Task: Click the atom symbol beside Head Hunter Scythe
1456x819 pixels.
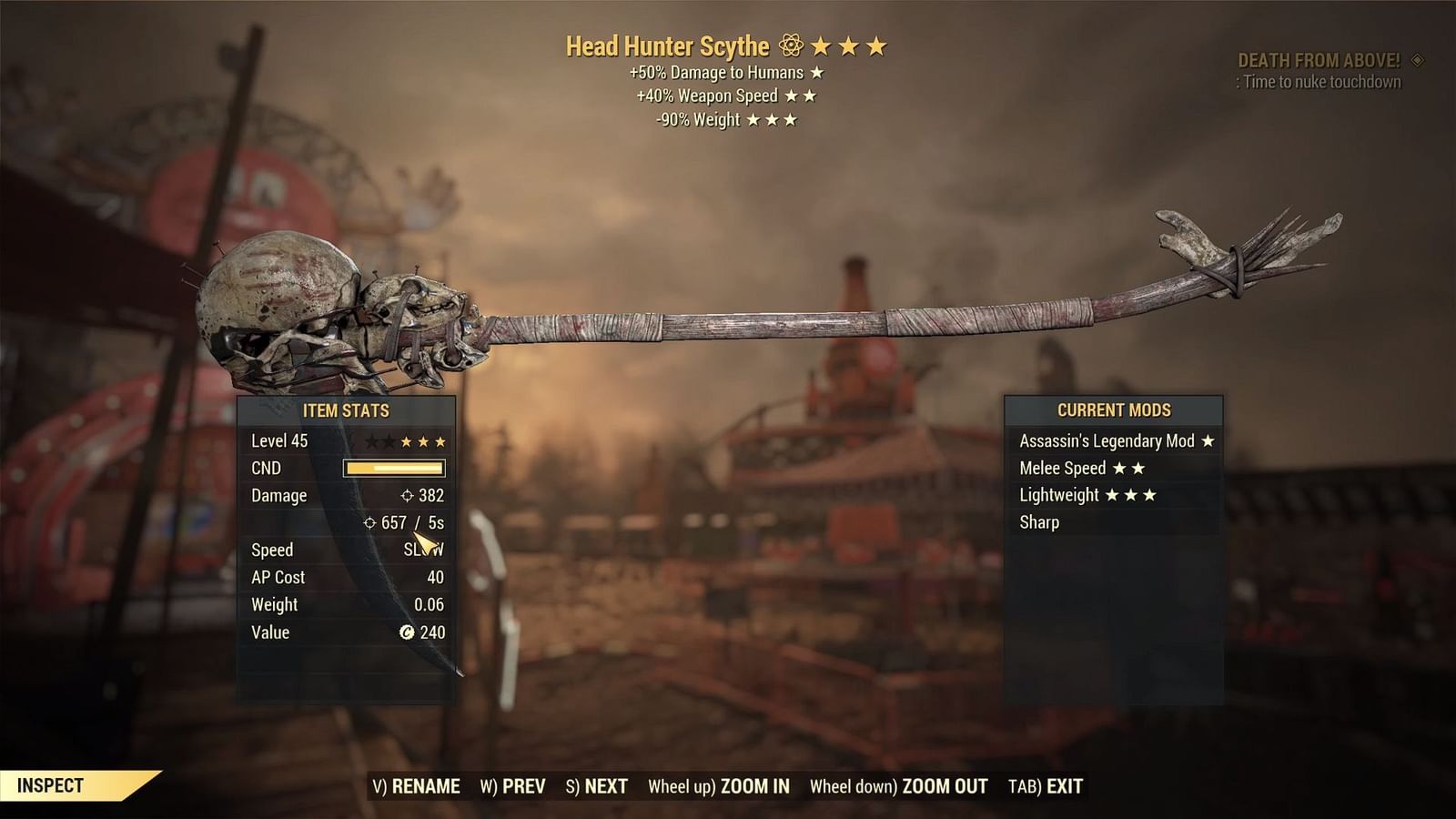Action: click(791, 41)
